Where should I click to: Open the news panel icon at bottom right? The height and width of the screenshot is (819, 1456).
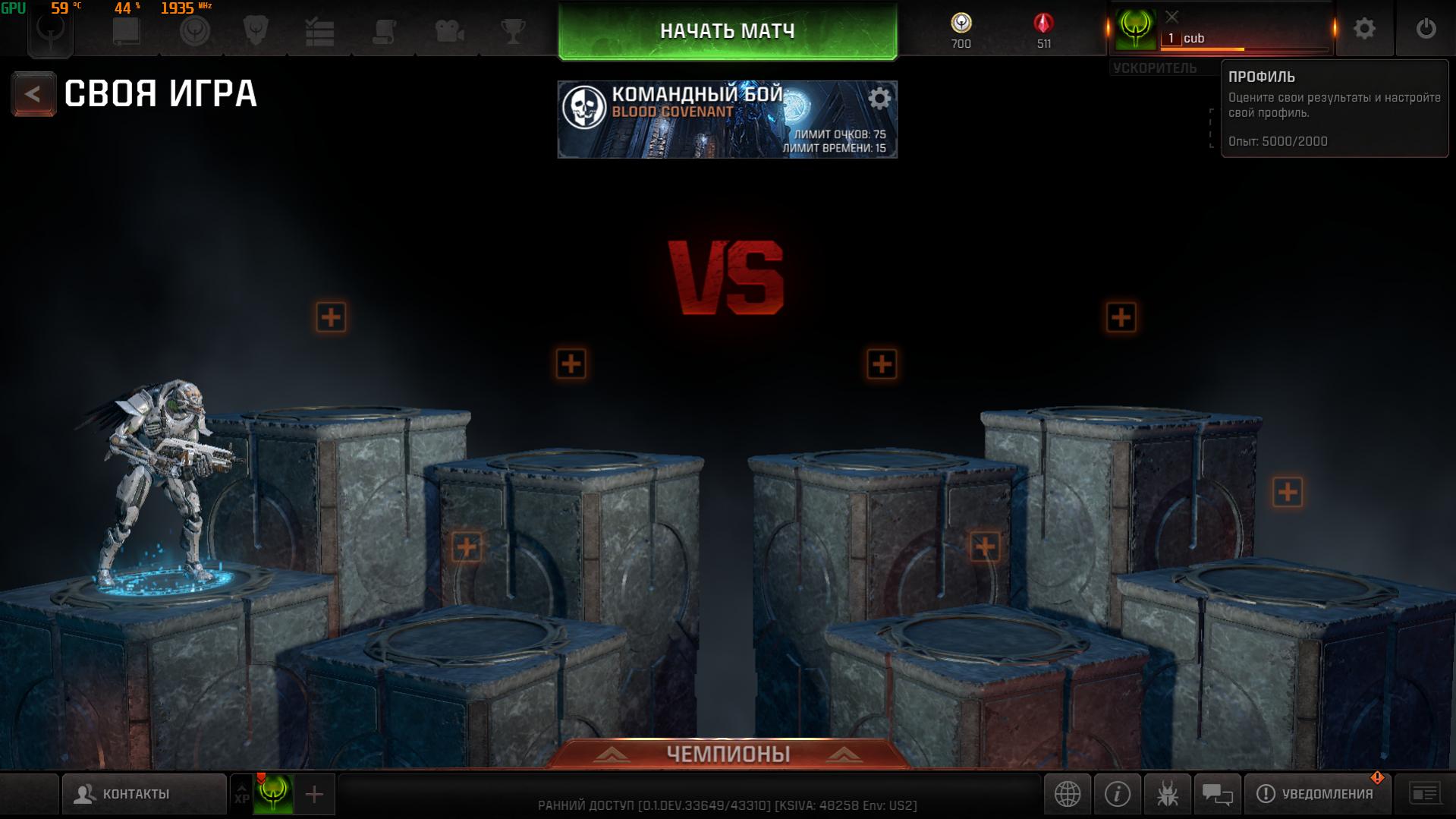tap(1424, 794)
